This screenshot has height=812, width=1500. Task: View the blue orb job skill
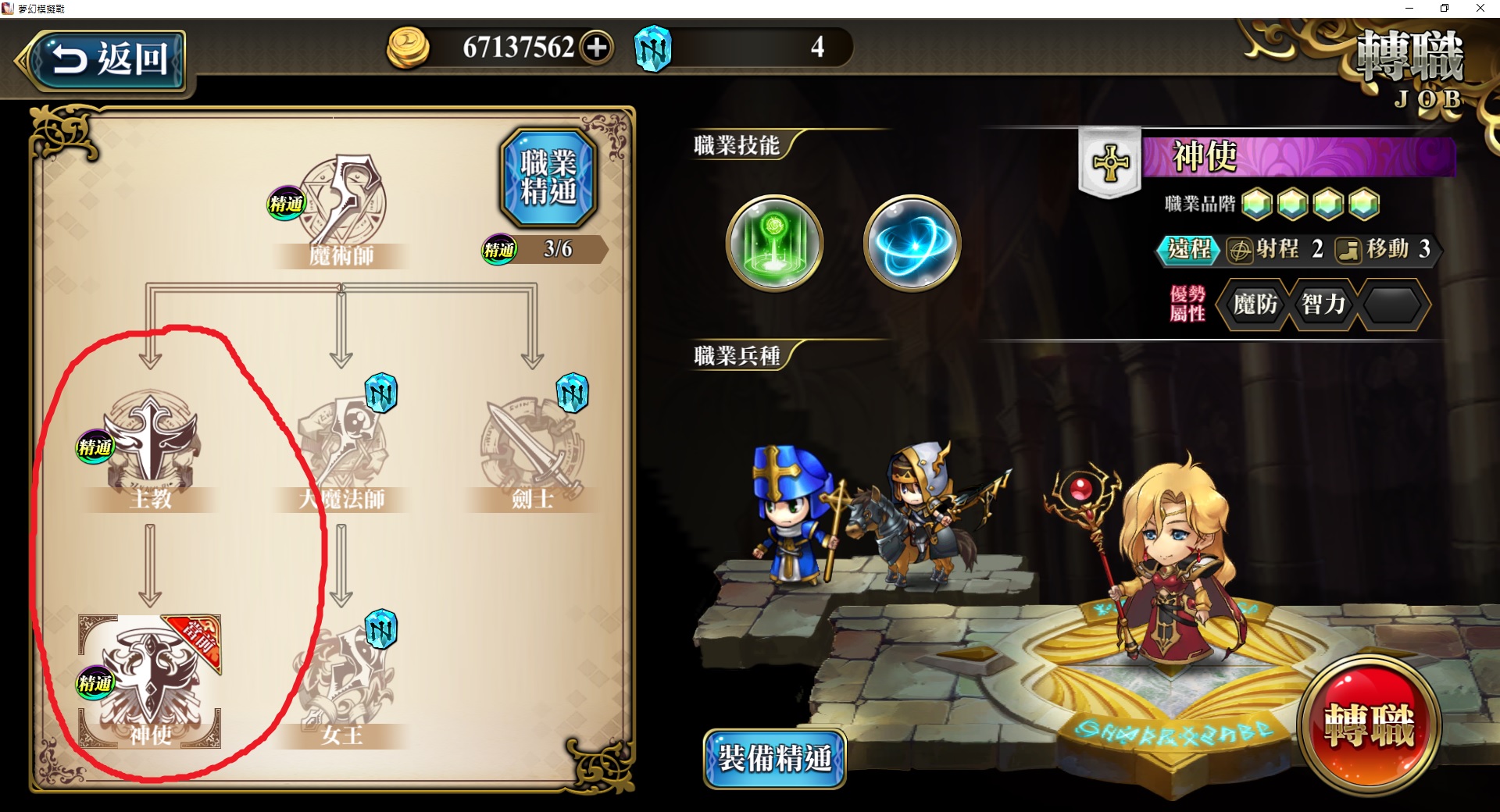(x=912, y=243)
